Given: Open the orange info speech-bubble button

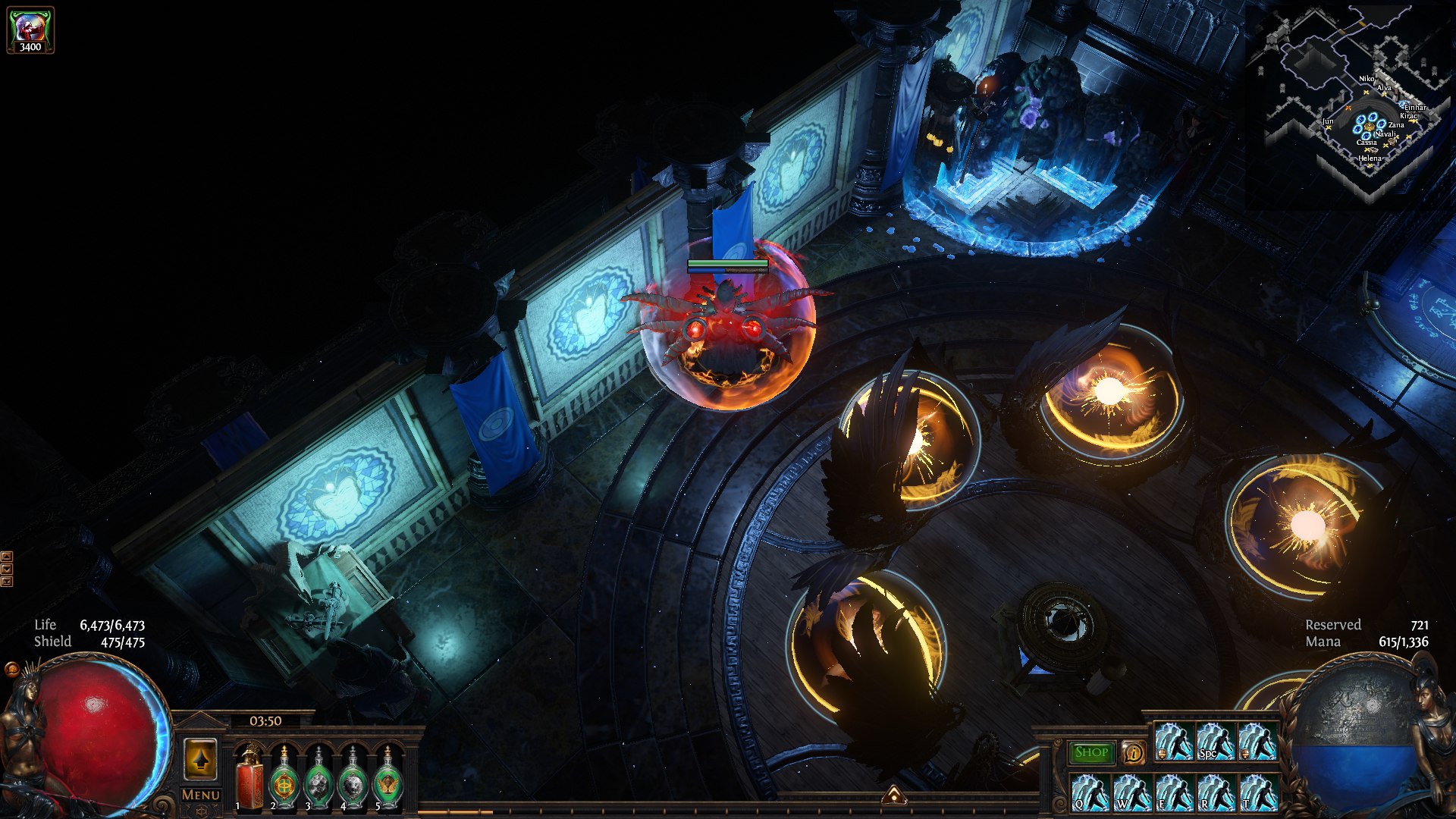Looking at the screenshot, I should pos(1133,752).
